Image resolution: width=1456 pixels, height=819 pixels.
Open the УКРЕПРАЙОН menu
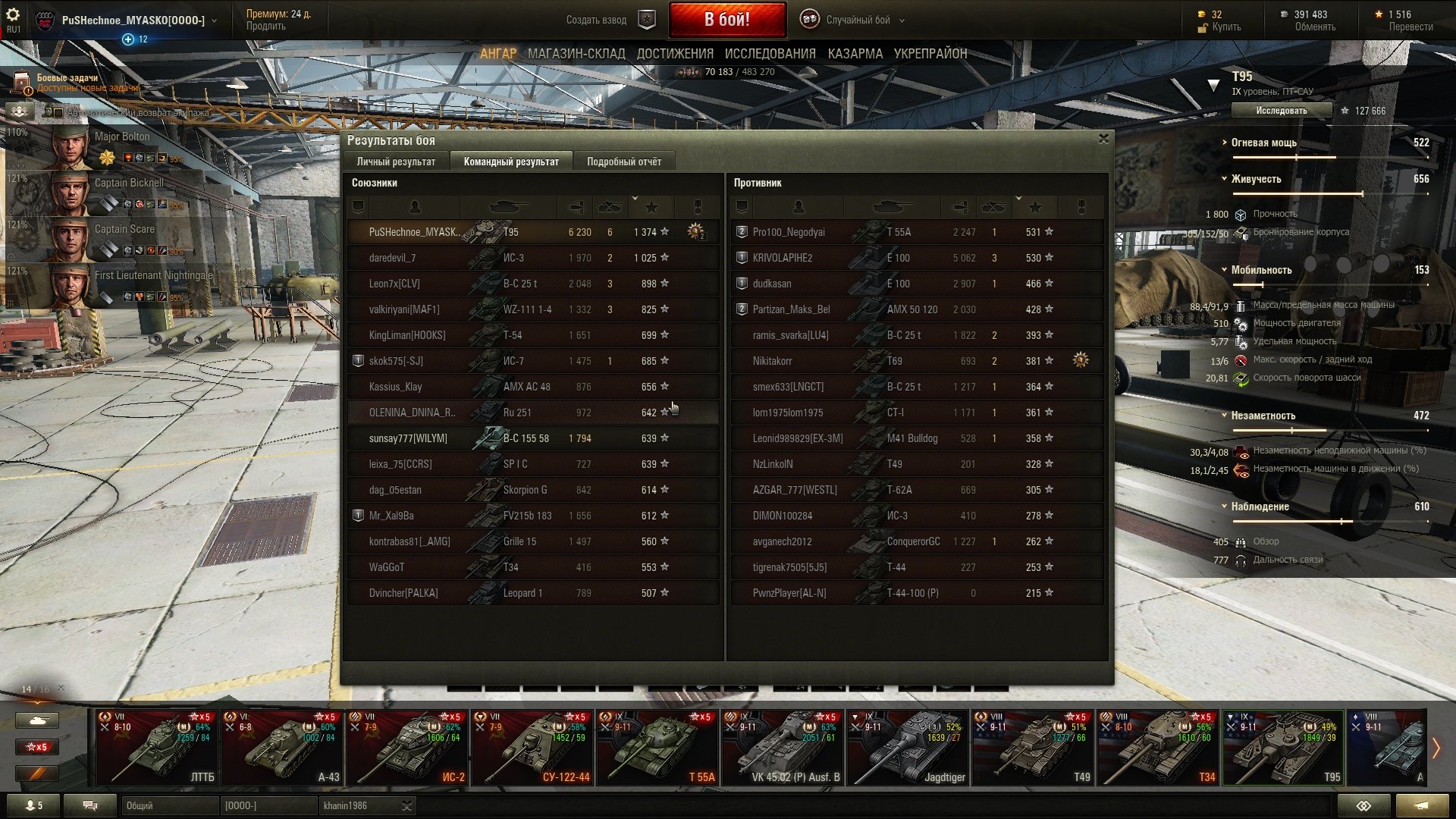(930, 54)
